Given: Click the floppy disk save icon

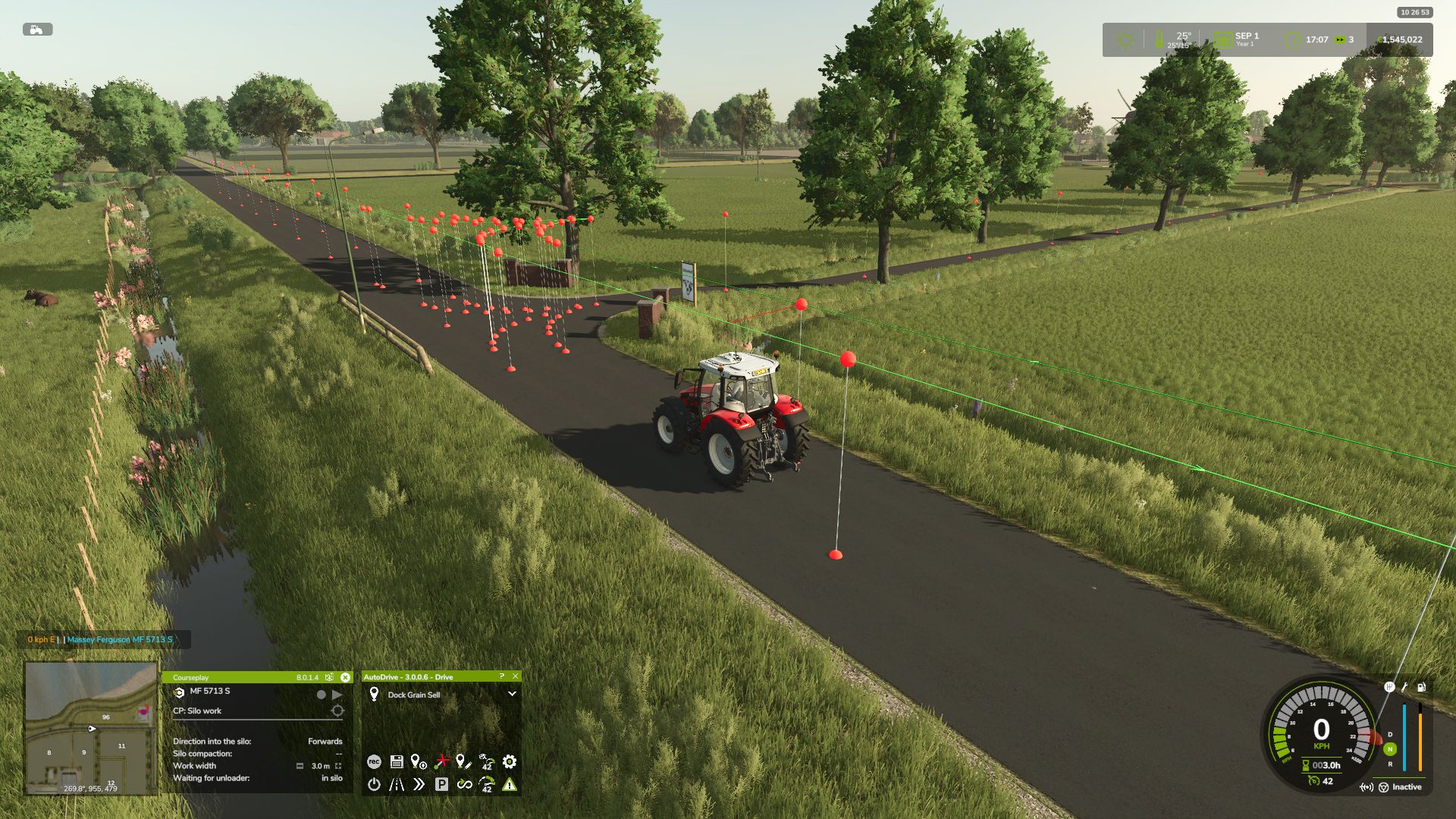Looking at the screenshot, I should (x=396, y=761).
